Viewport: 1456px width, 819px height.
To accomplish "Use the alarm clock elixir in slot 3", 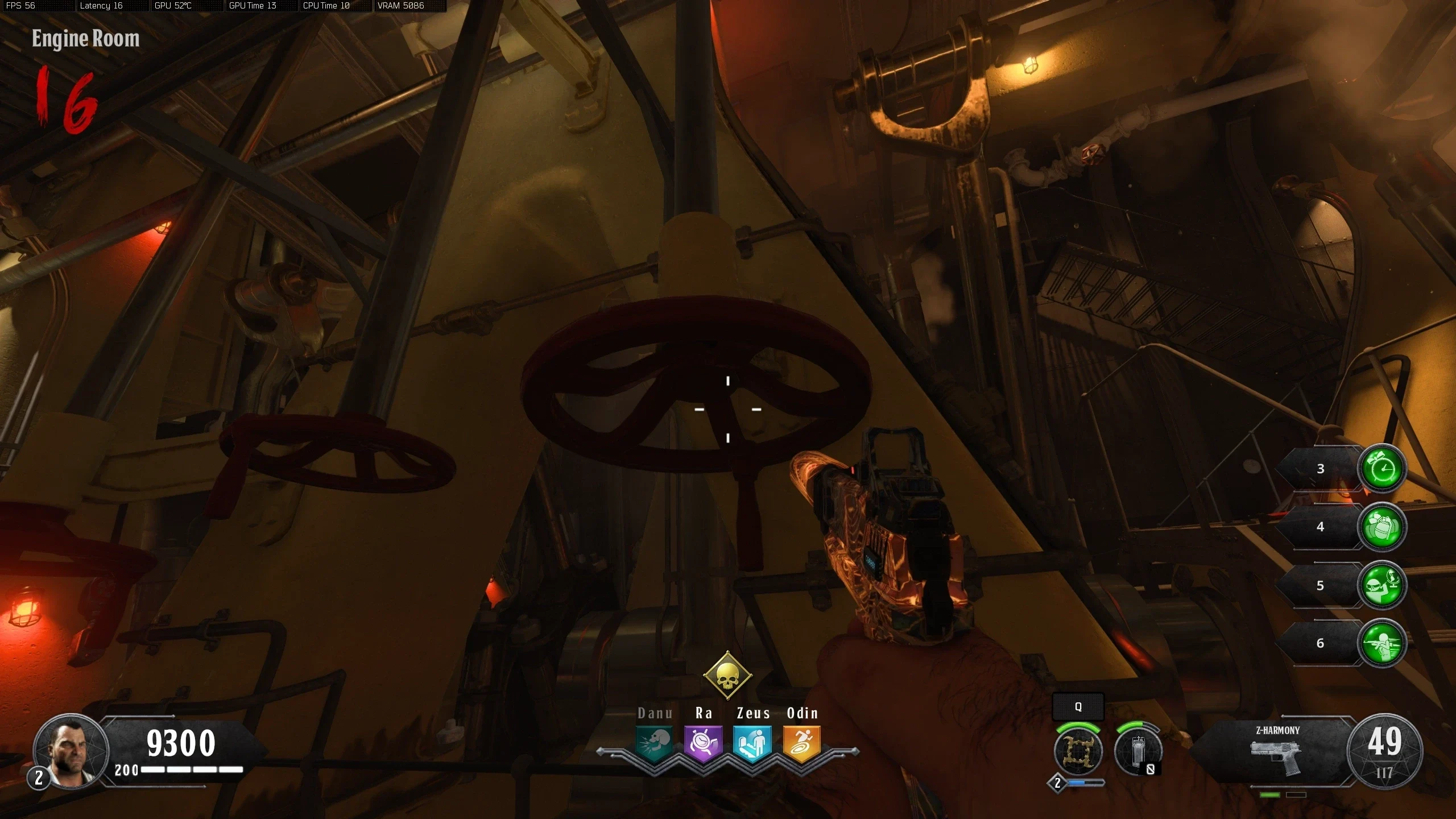I will tap(1382, 469).
